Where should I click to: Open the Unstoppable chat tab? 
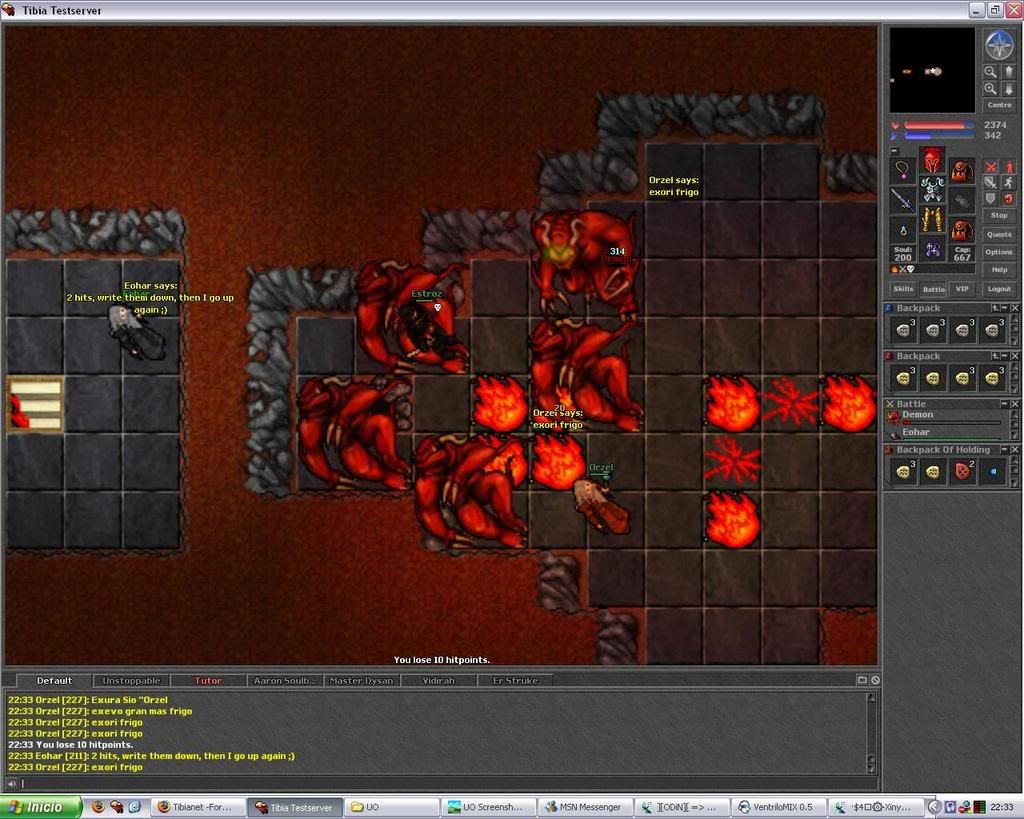click(x=131, y=681)
